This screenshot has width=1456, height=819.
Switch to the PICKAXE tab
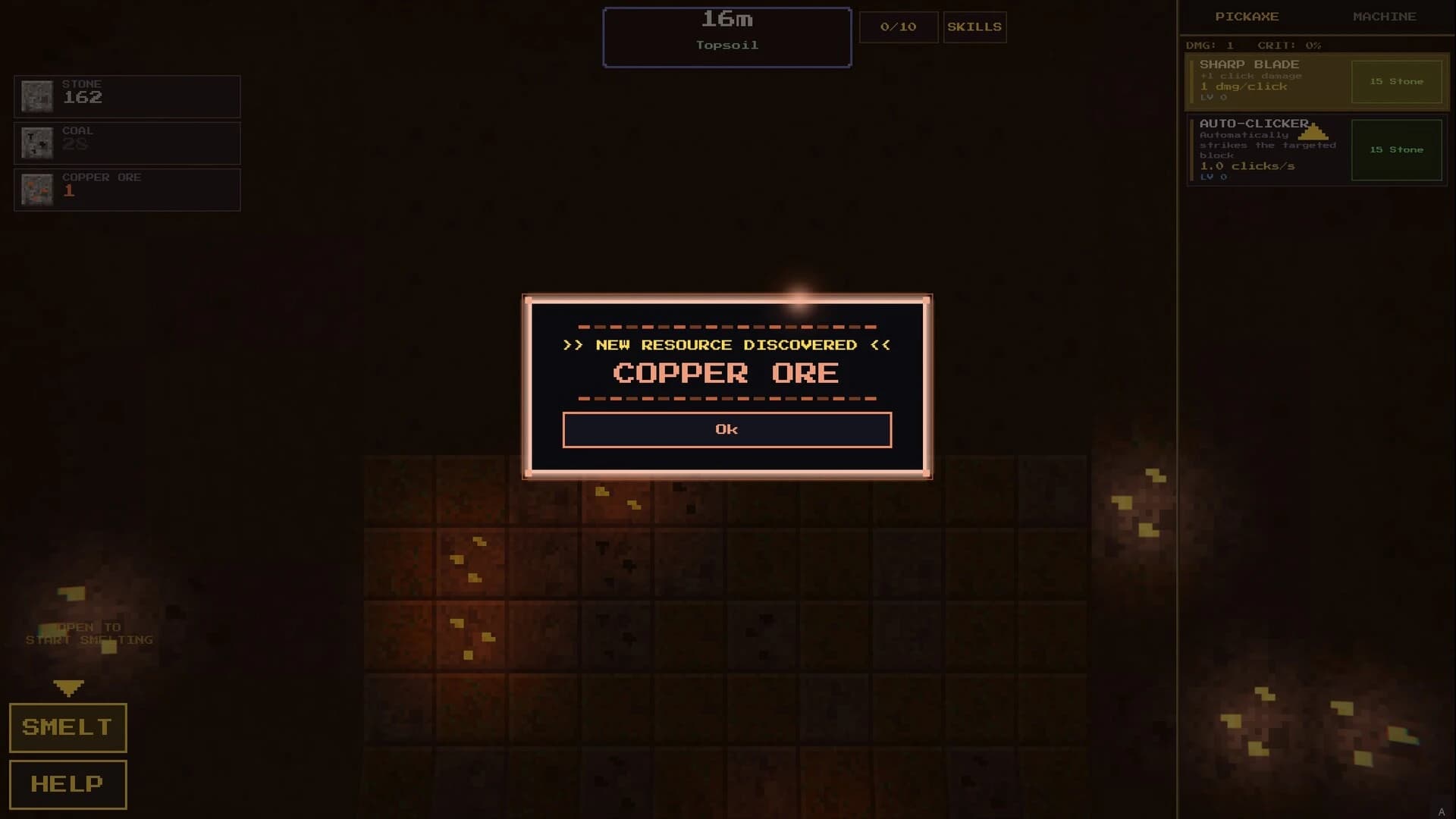[1247, 16]
